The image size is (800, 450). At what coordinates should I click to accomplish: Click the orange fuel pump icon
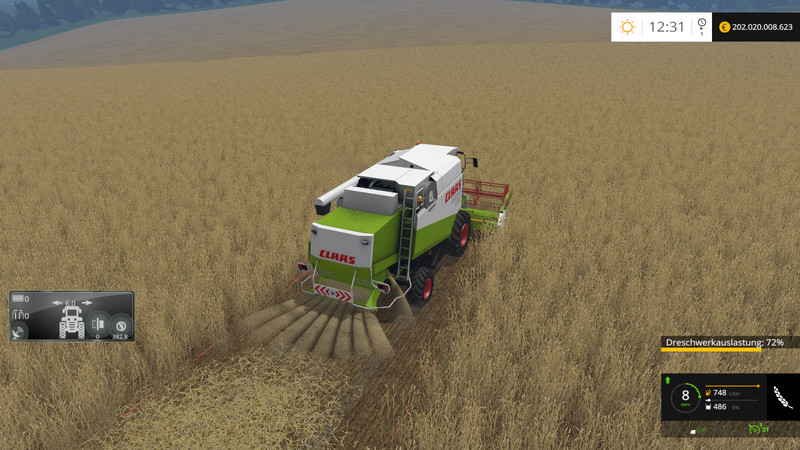[710, 393]
